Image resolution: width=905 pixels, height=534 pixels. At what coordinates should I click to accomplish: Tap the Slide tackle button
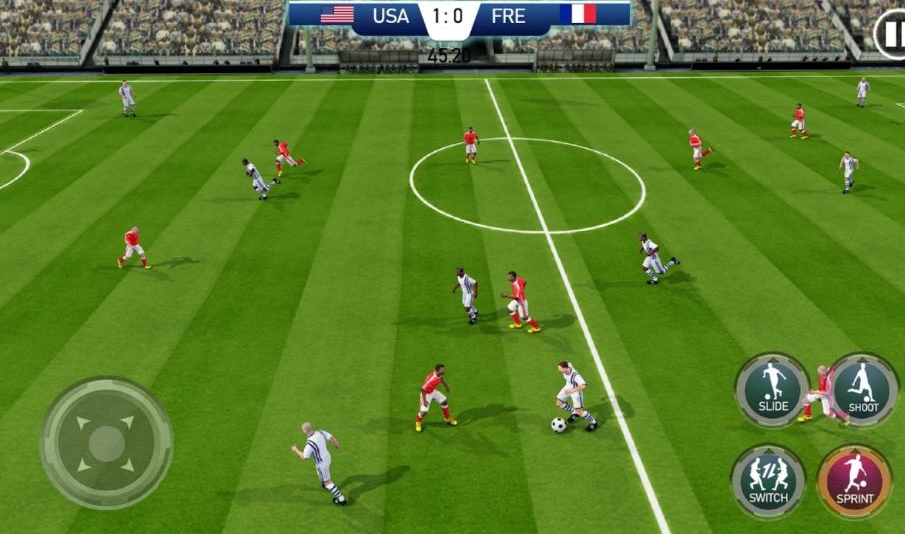point(772,389)
